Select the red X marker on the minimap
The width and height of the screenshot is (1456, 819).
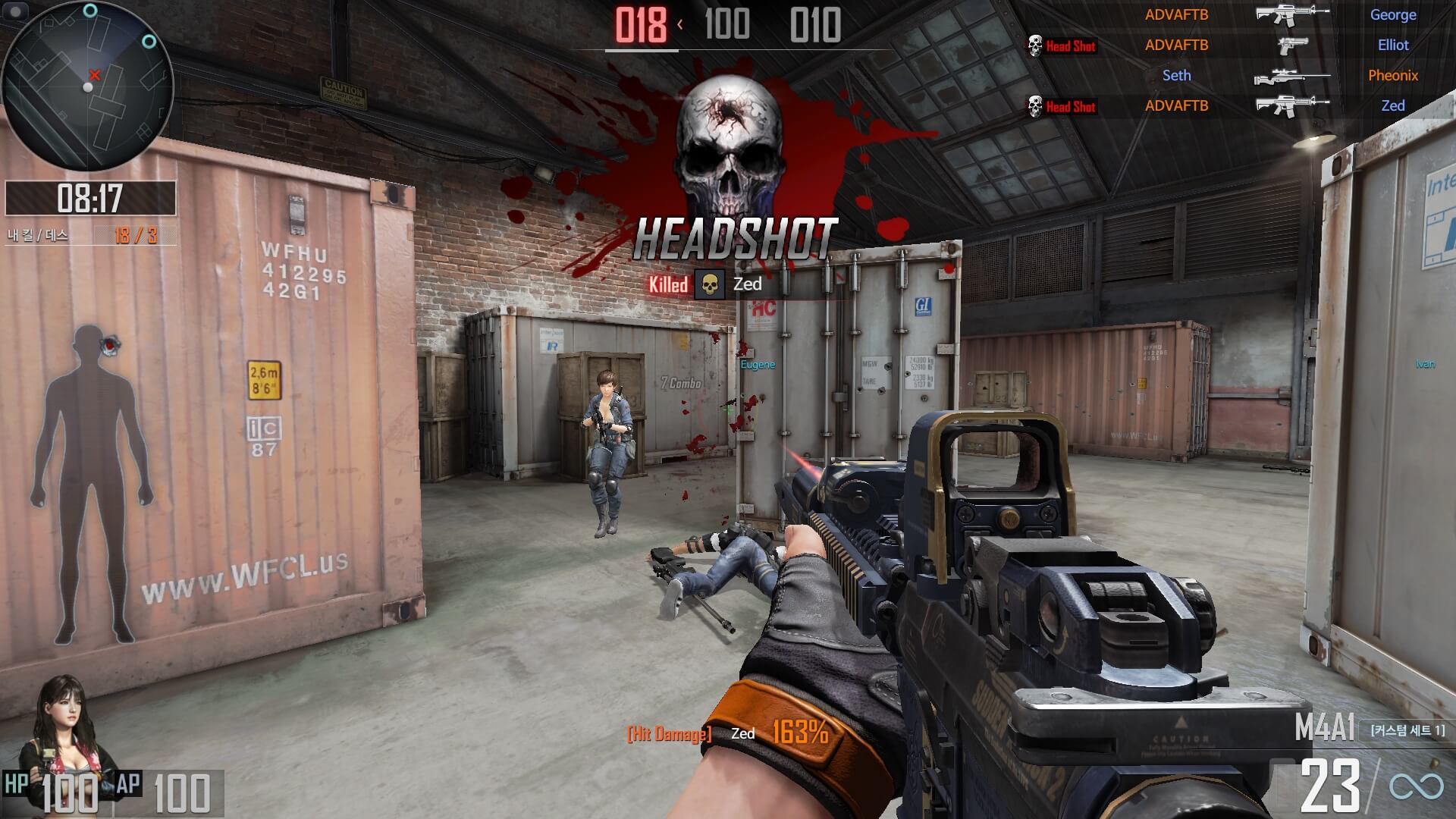click(x=95, y=74)
